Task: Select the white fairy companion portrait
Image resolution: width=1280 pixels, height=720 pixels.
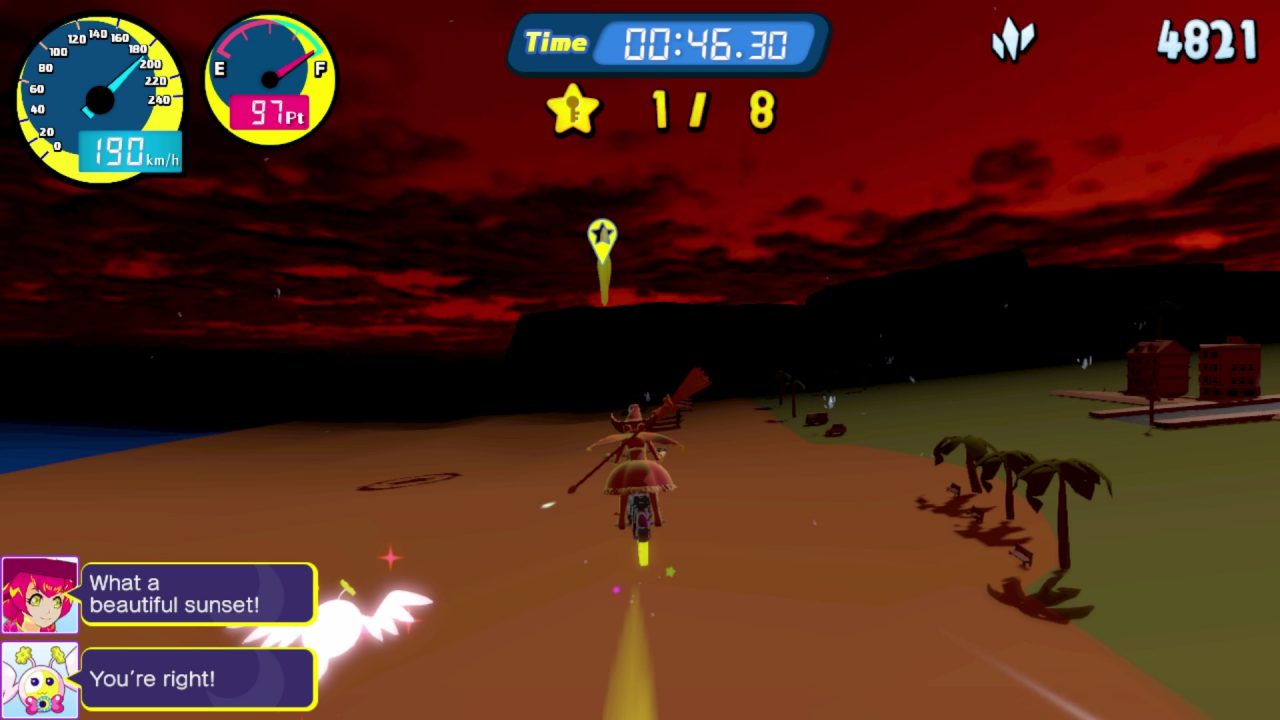Action: tap(40, 680)
